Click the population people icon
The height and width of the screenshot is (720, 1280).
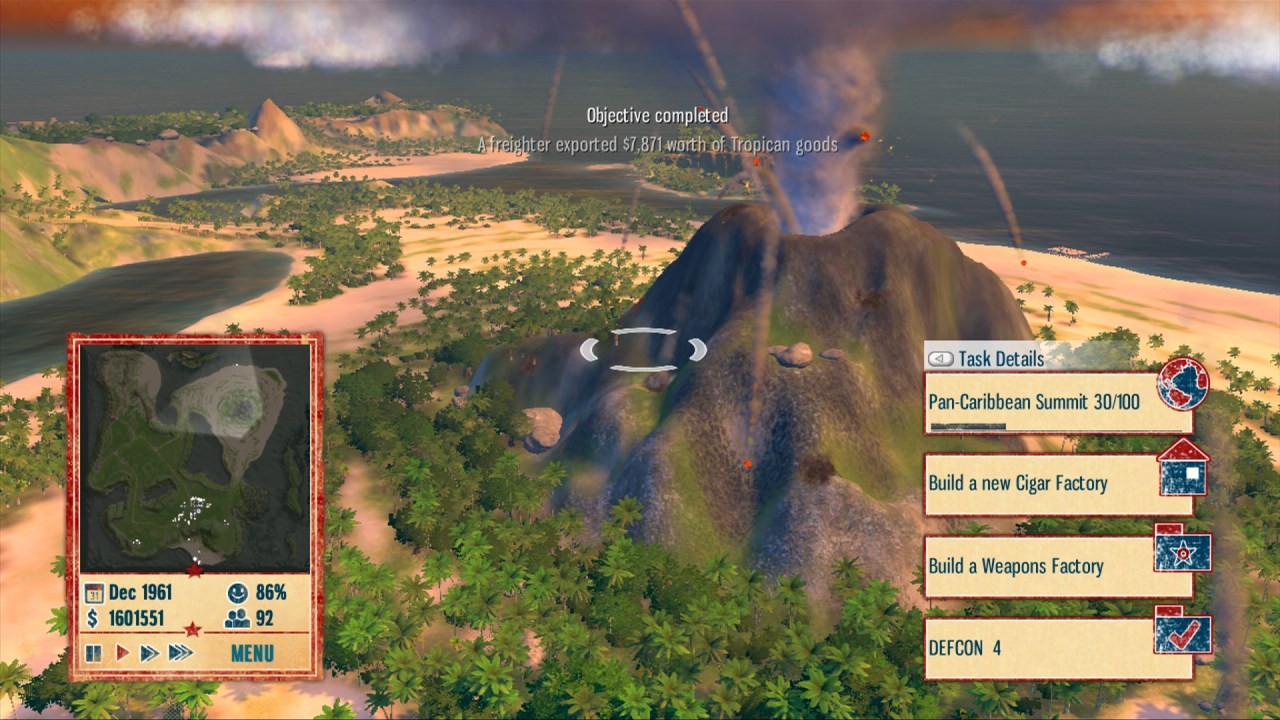(237, 618)
